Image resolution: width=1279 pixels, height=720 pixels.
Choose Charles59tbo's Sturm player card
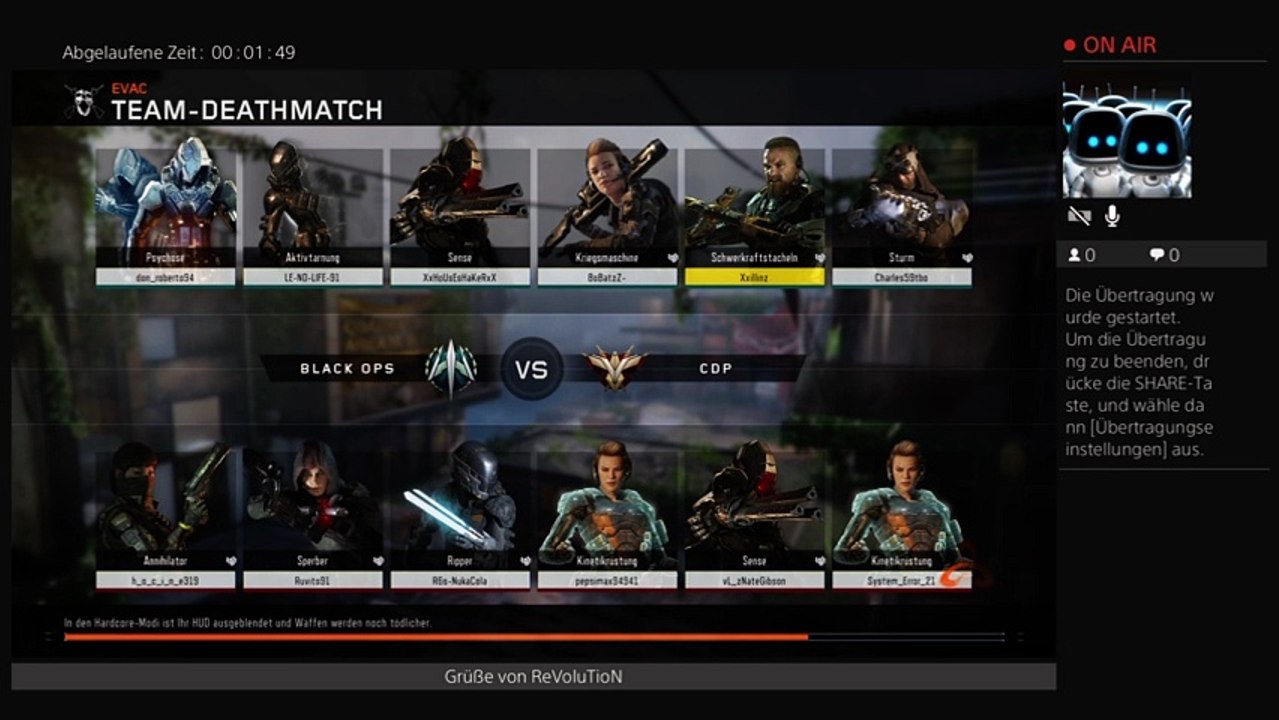point(902,215)
